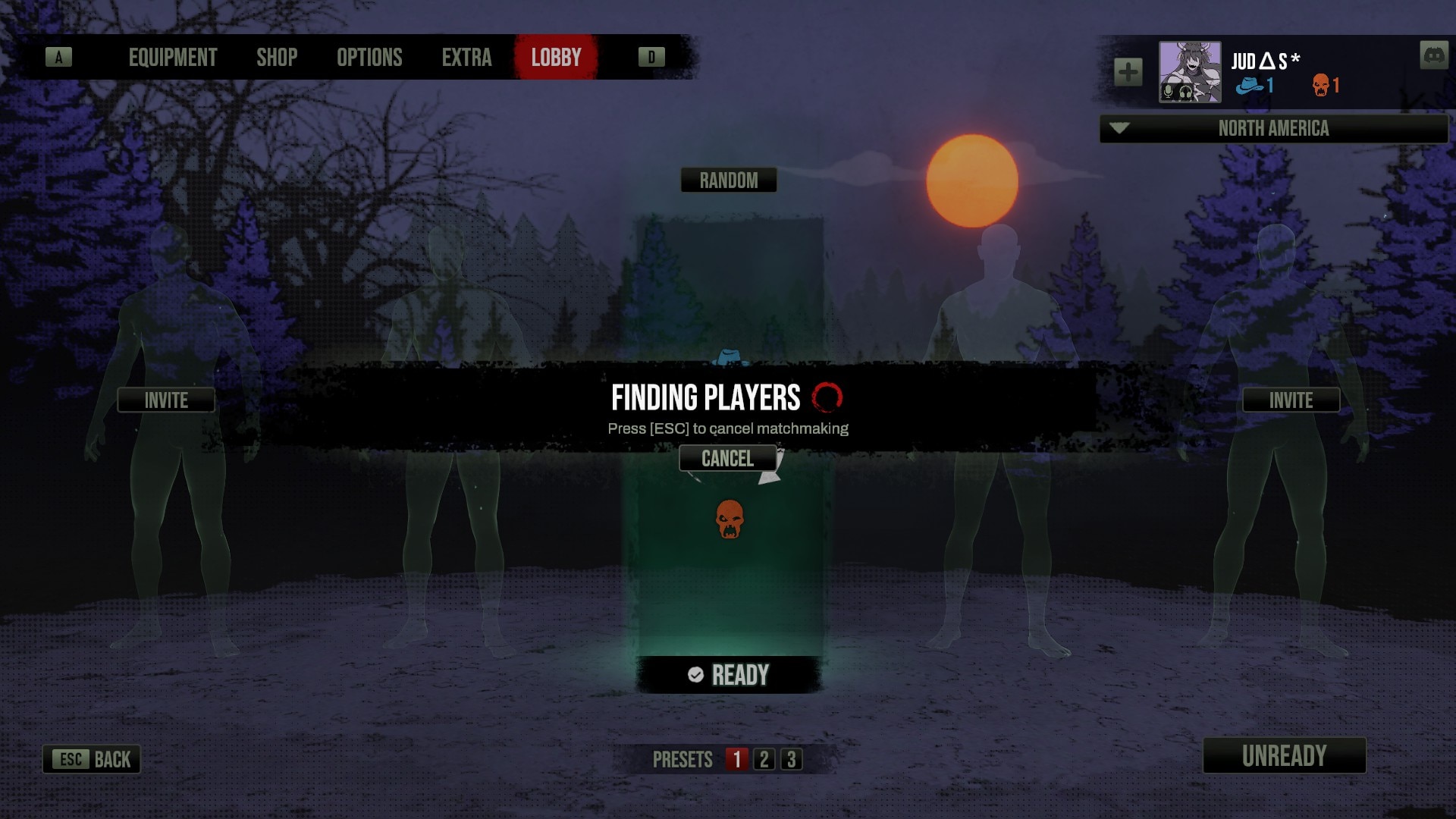Image resolution: width=1456 pixels, height=819 pixels.
Task: Cancel matchmaking with the Cancel button
Action: (727, 458)
